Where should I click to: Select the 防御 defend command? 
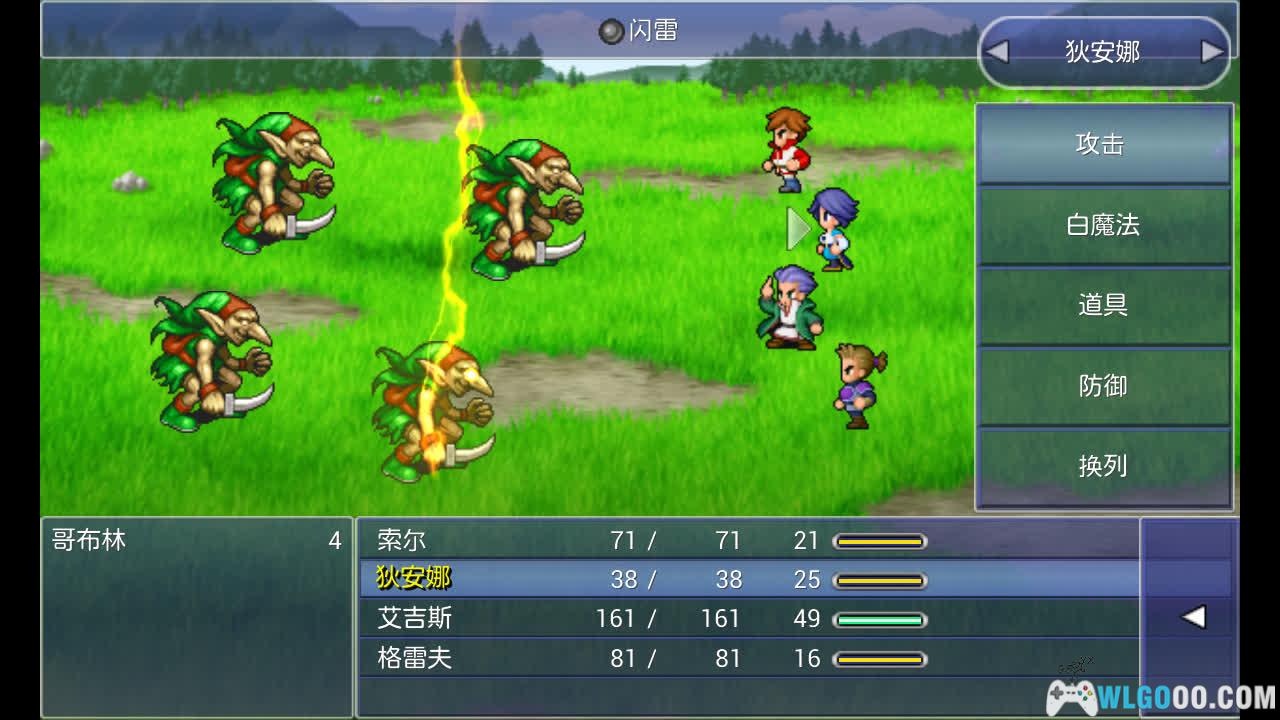tap(1102, 386)
